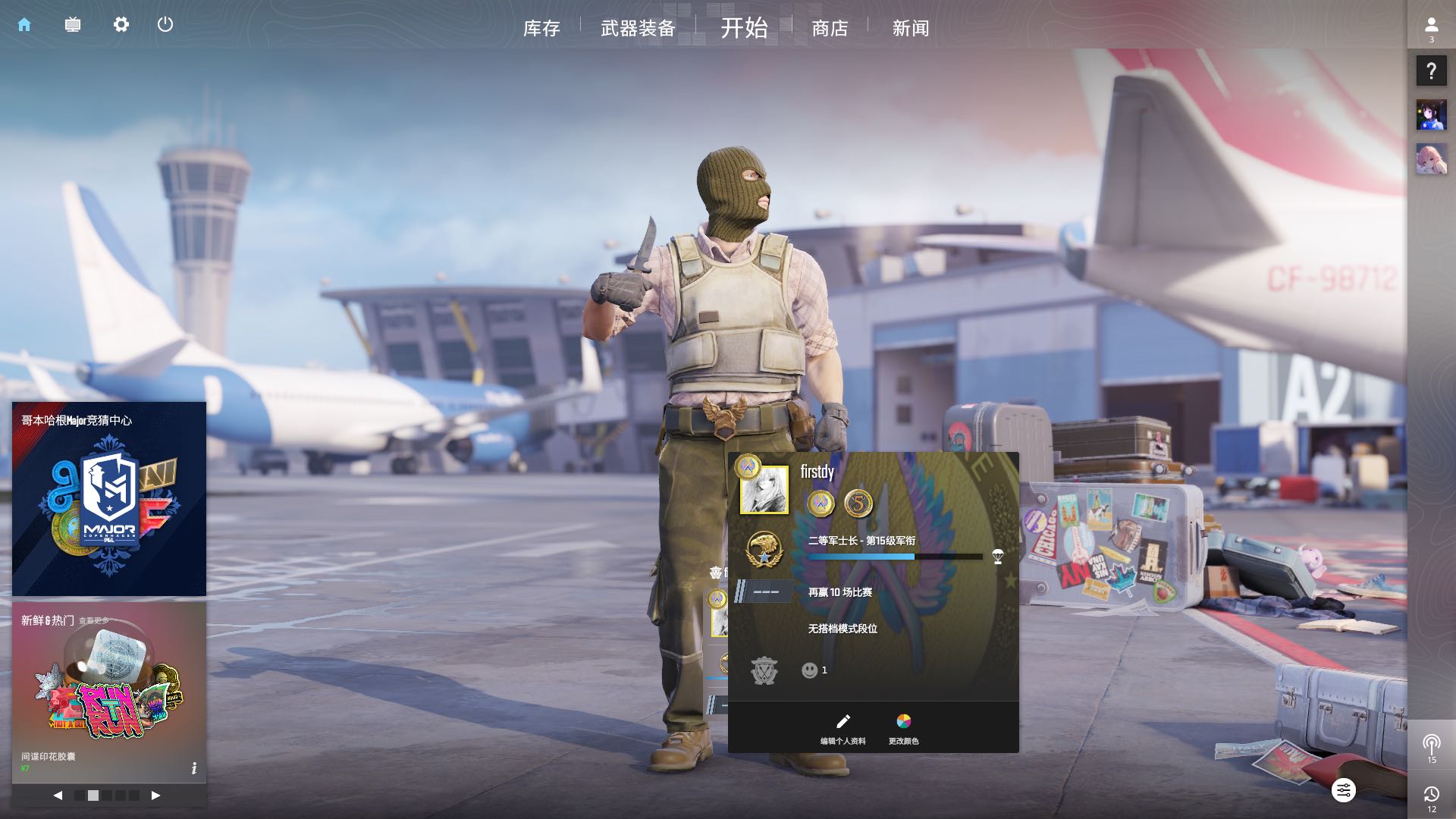Click the power quit icon
Screen dimensions: 1456x819
[165, 25]
